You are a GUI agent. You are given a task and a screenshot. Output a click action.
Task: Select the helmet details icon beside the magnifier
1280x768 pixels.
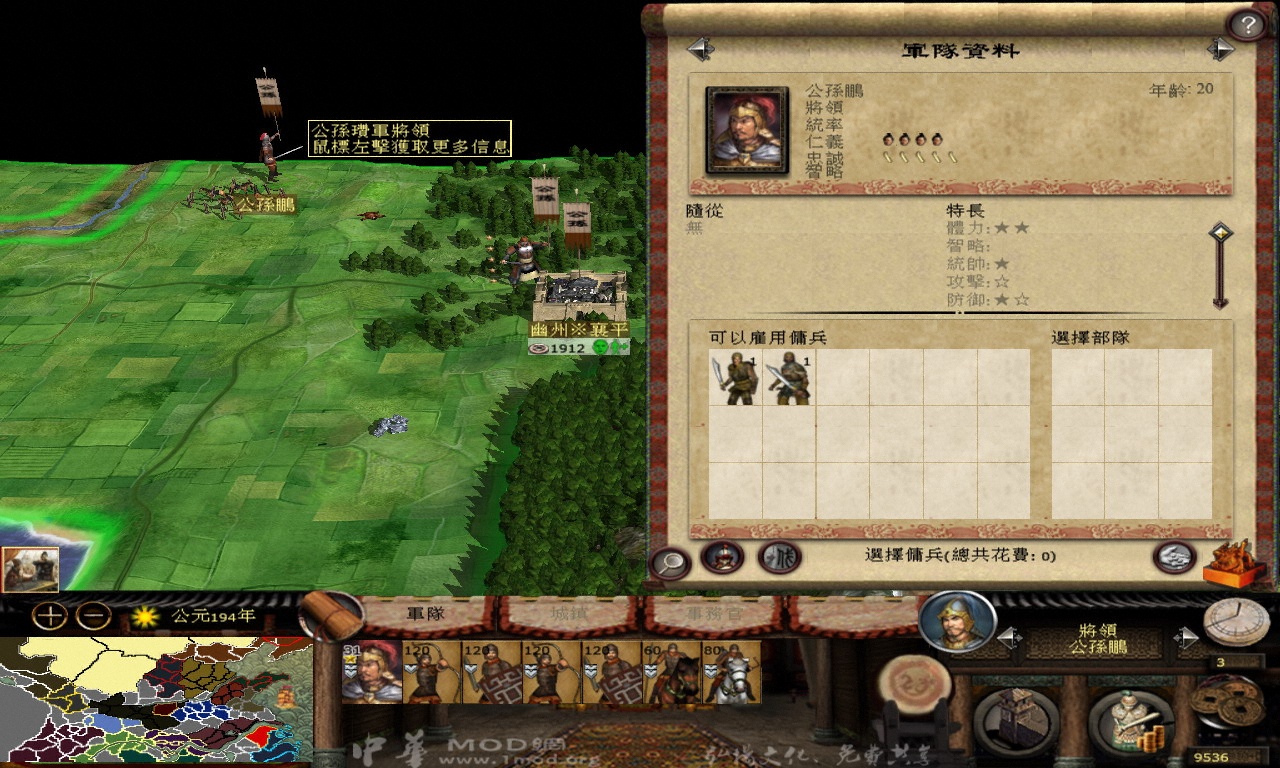722,560
